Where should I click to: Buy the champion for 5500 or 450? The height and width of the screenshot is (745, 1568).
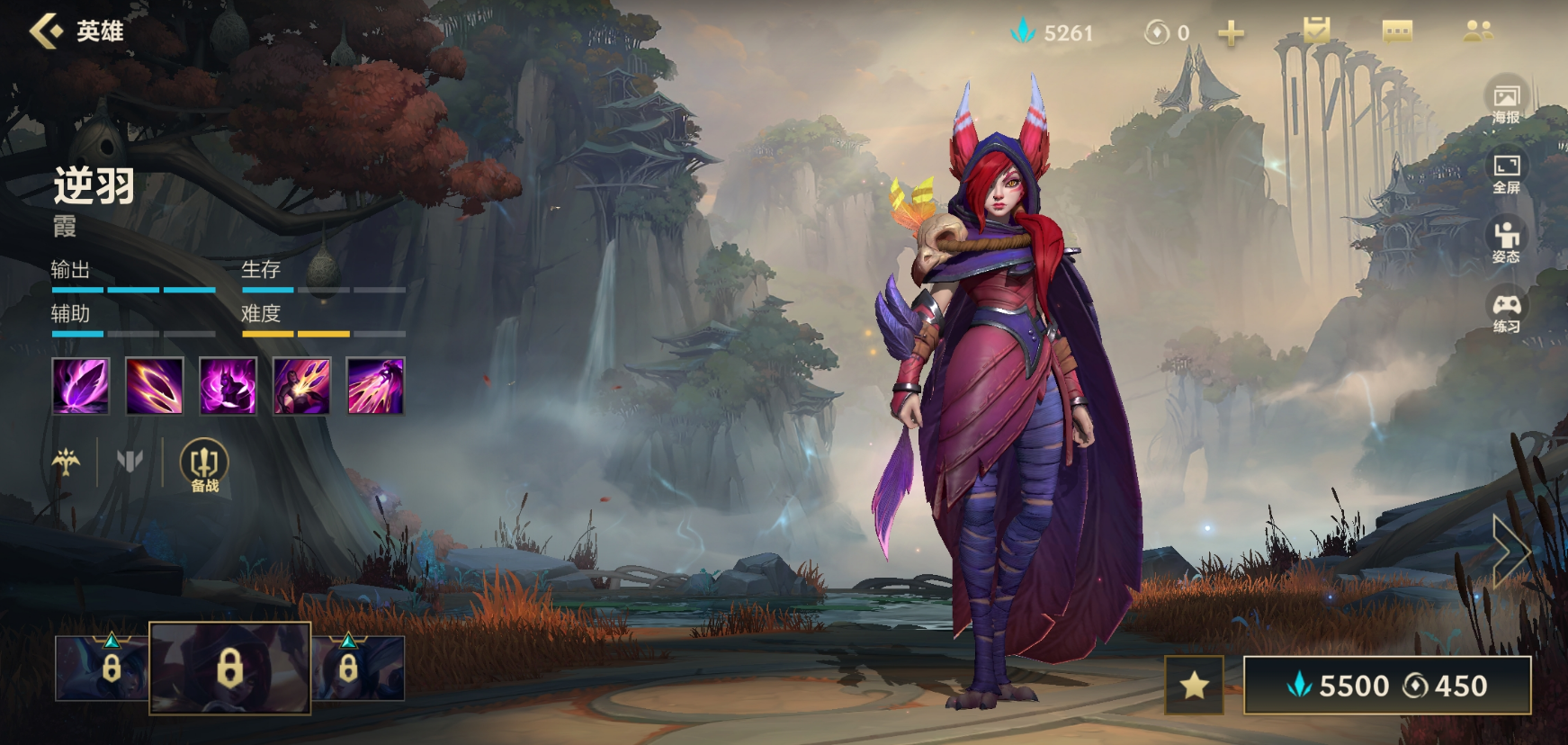coord(1386,686)
